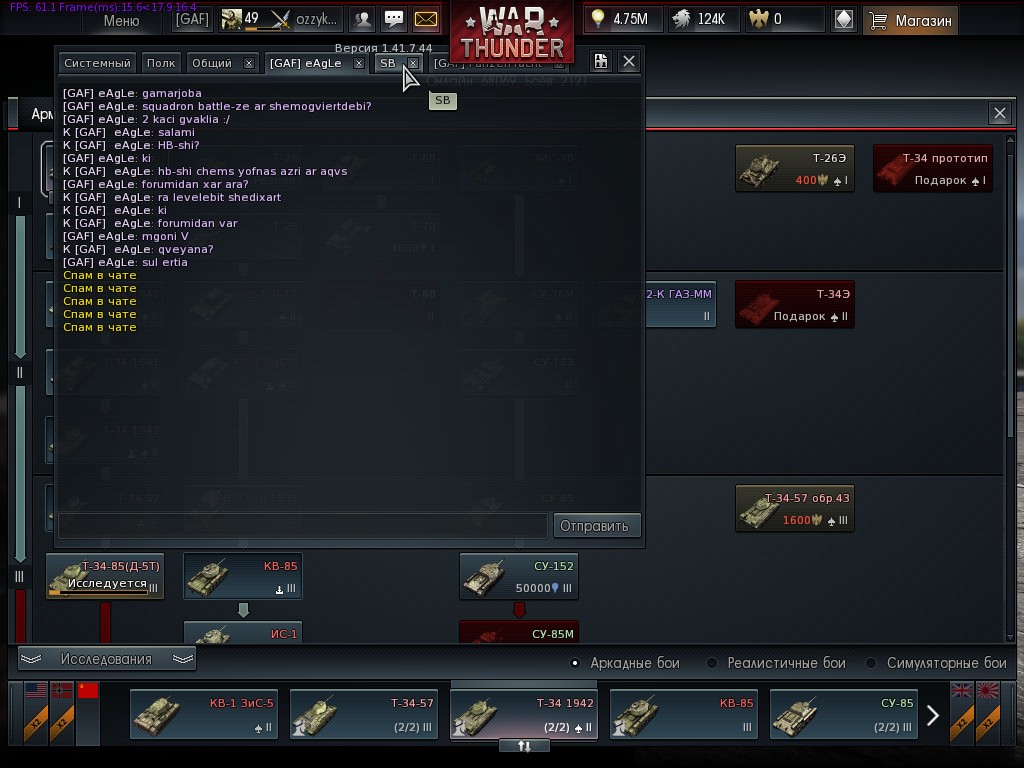This screenshot has height=768, width=1024.
Task: Select the Т-34-57 обр.43 tank
Action: tap(794, 508)
